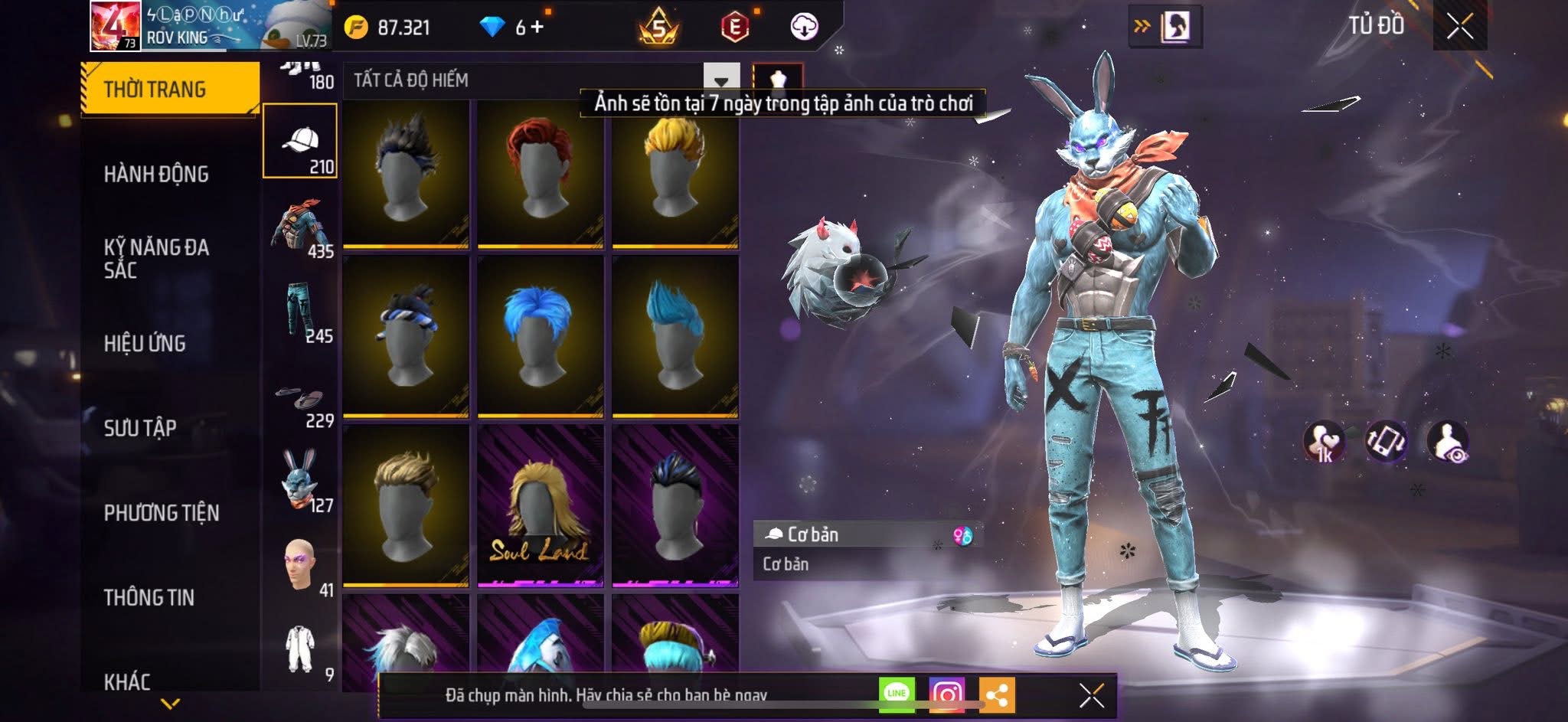The image size is (1568, 722).
Task: Open the Hành Động menu tab
Action: pyautogui.click(x=156, y=175)
